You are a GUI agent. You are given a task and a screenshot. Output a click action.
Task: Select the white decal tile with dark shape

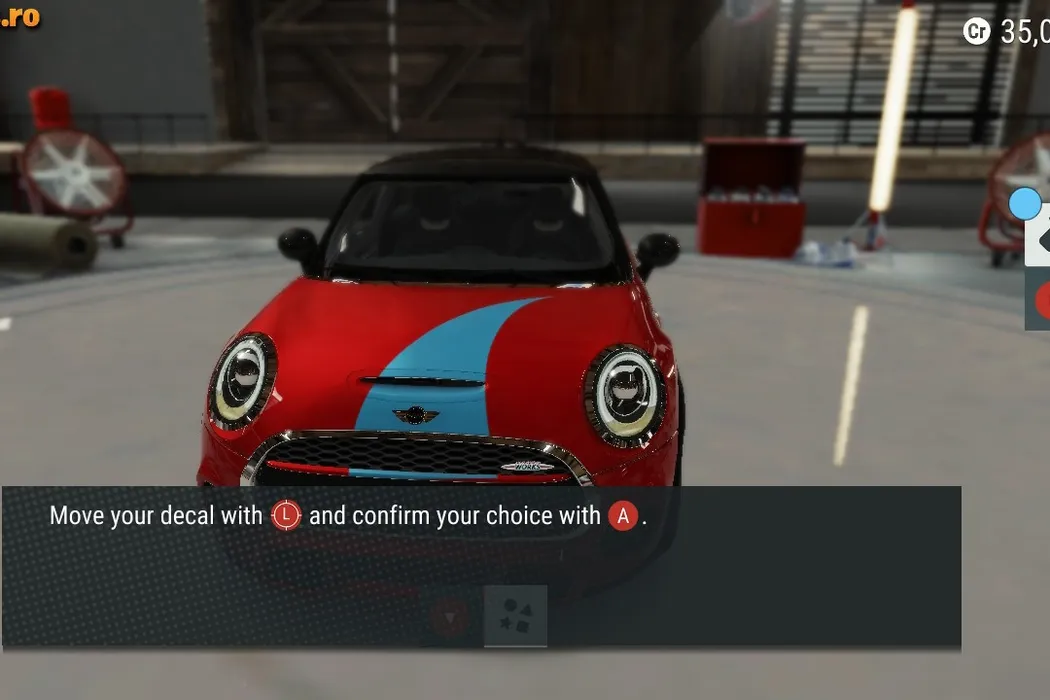[x=1038, y=241]
